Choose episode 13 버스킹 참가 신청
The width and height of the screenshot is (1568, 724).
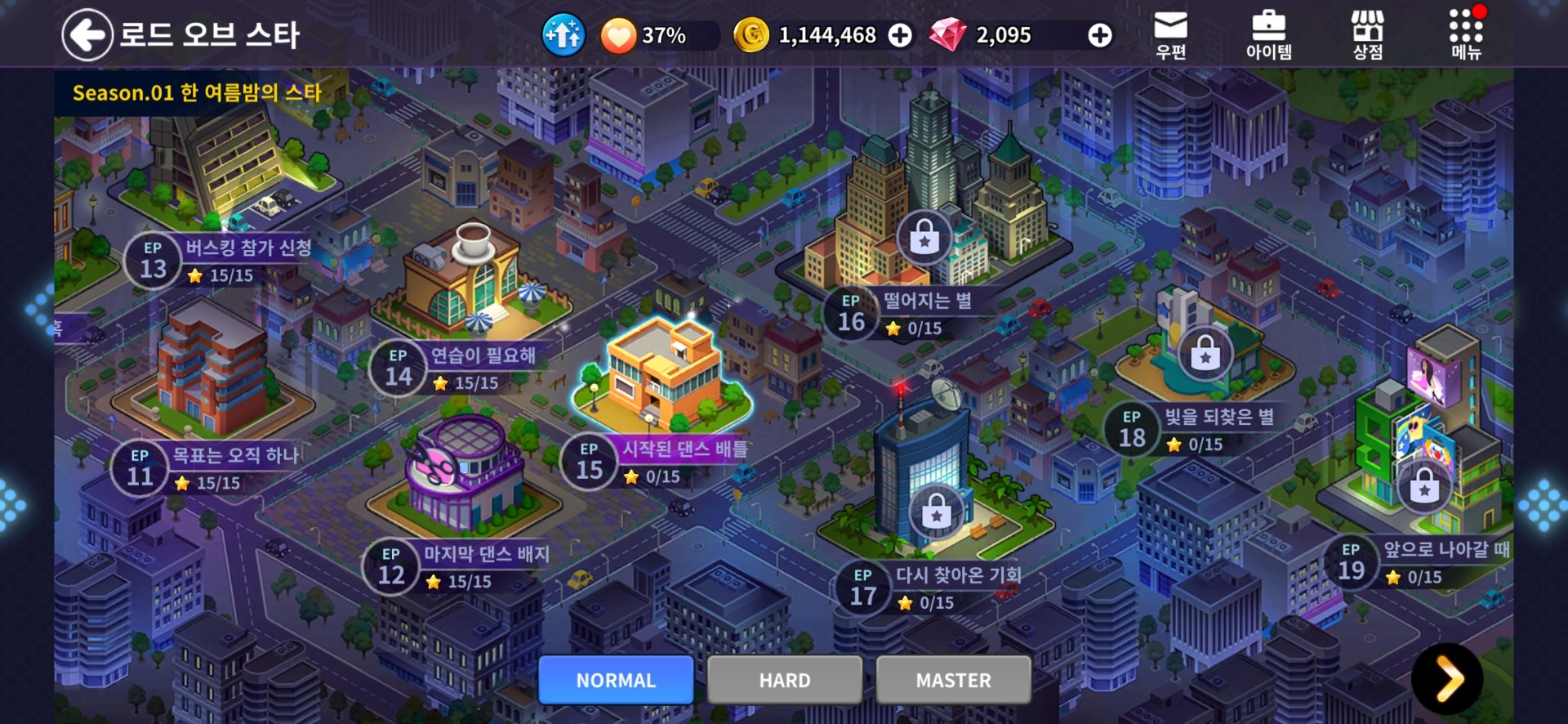coord(220,260)
